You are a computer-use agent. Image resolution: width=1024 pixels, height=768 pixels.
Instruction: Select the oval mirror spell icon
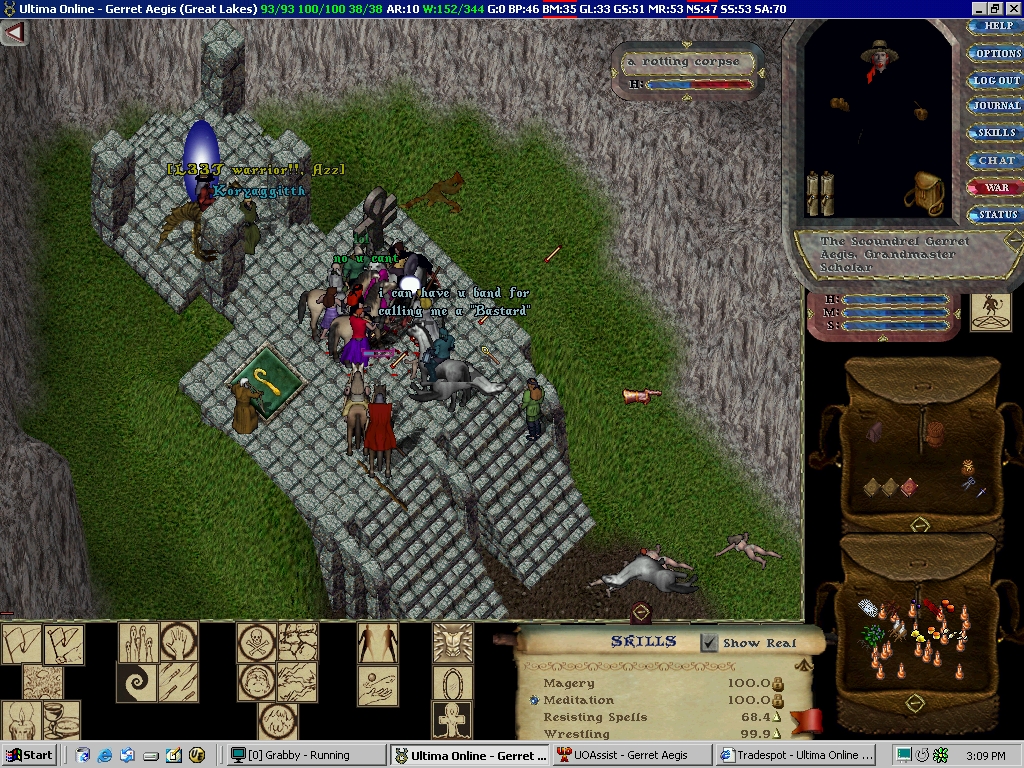pos(452,683)
